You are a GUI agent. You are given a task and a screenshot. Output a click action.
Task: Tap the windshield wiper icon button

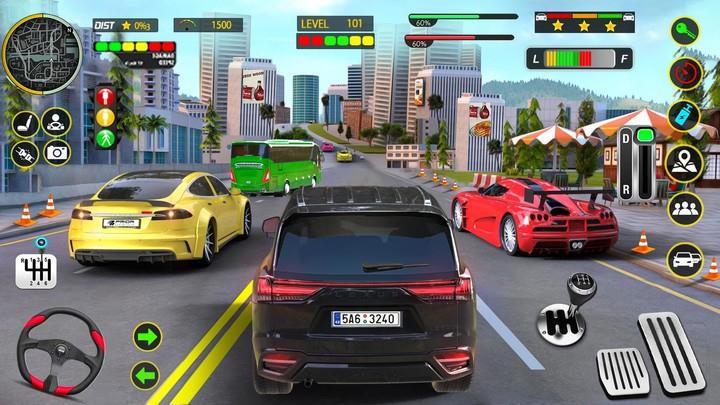(x=24, y=124)
